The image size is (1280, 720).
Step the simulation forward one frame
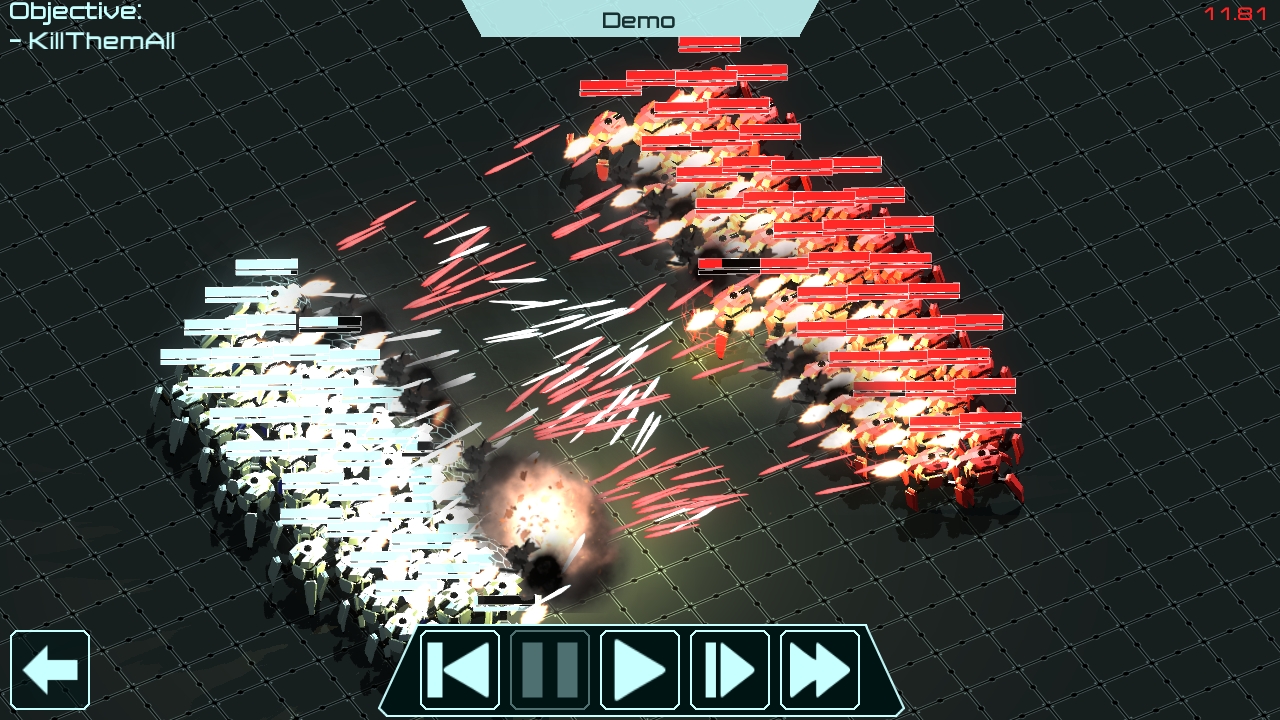[731, 670]
